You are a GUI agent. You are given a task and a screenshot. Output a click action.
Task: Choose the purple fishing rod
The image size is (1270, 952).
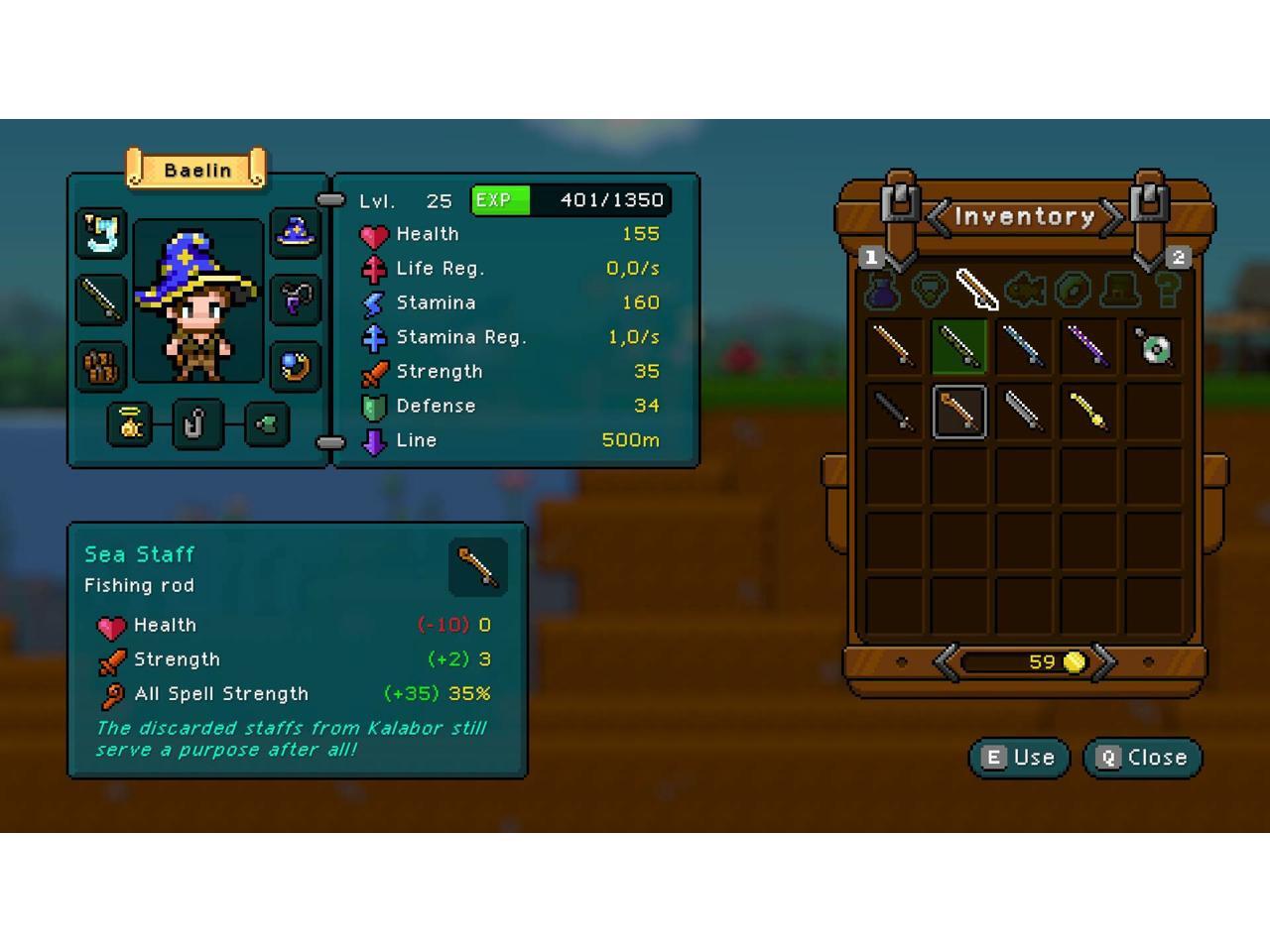click(1088, 346)
